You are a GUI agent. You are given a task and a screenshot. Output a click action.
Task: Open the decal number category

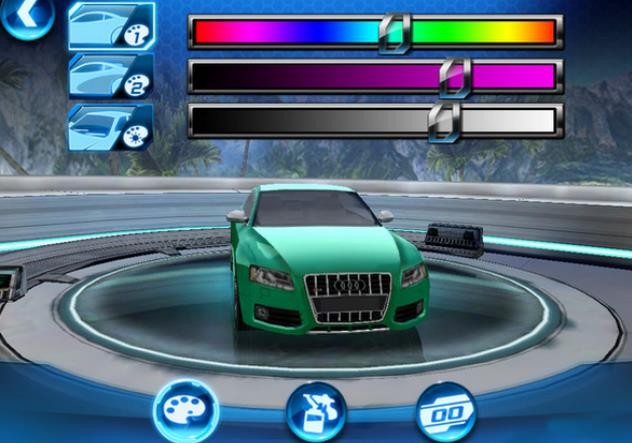444,412
